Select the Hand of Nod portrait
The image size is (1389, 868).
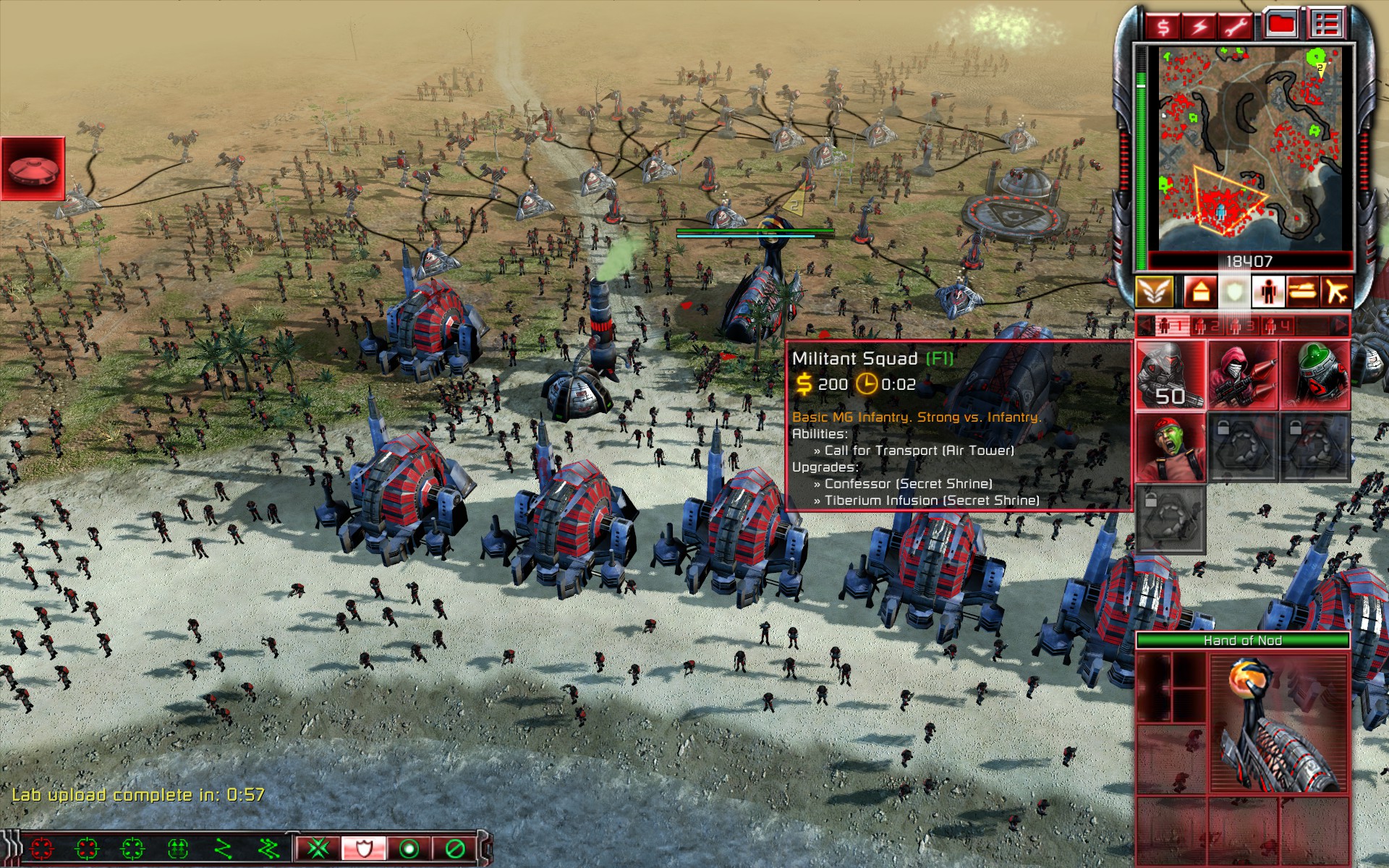[1277, 723]
